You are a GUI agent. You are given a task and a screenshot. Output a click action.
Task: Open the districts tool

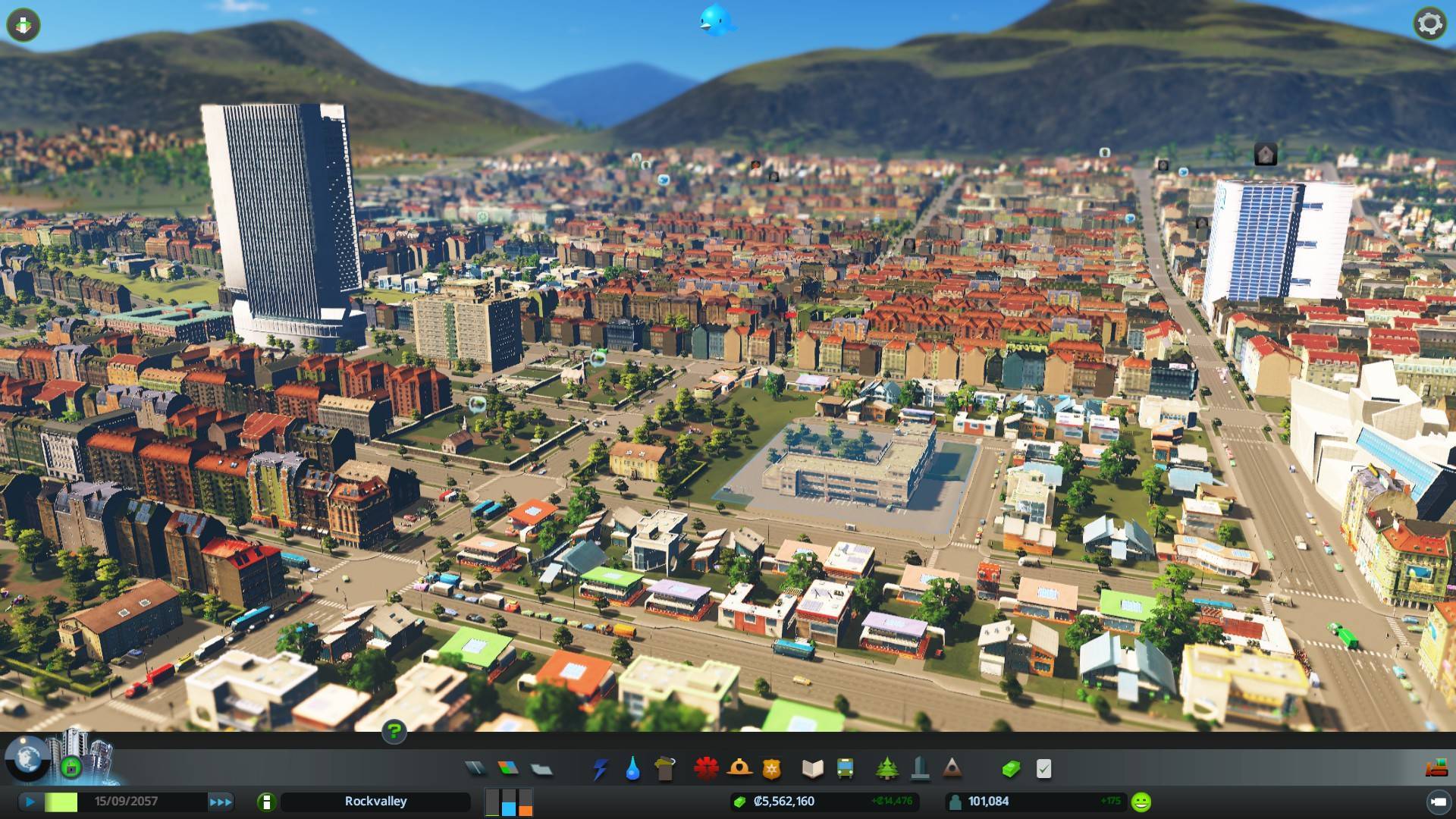541,769
